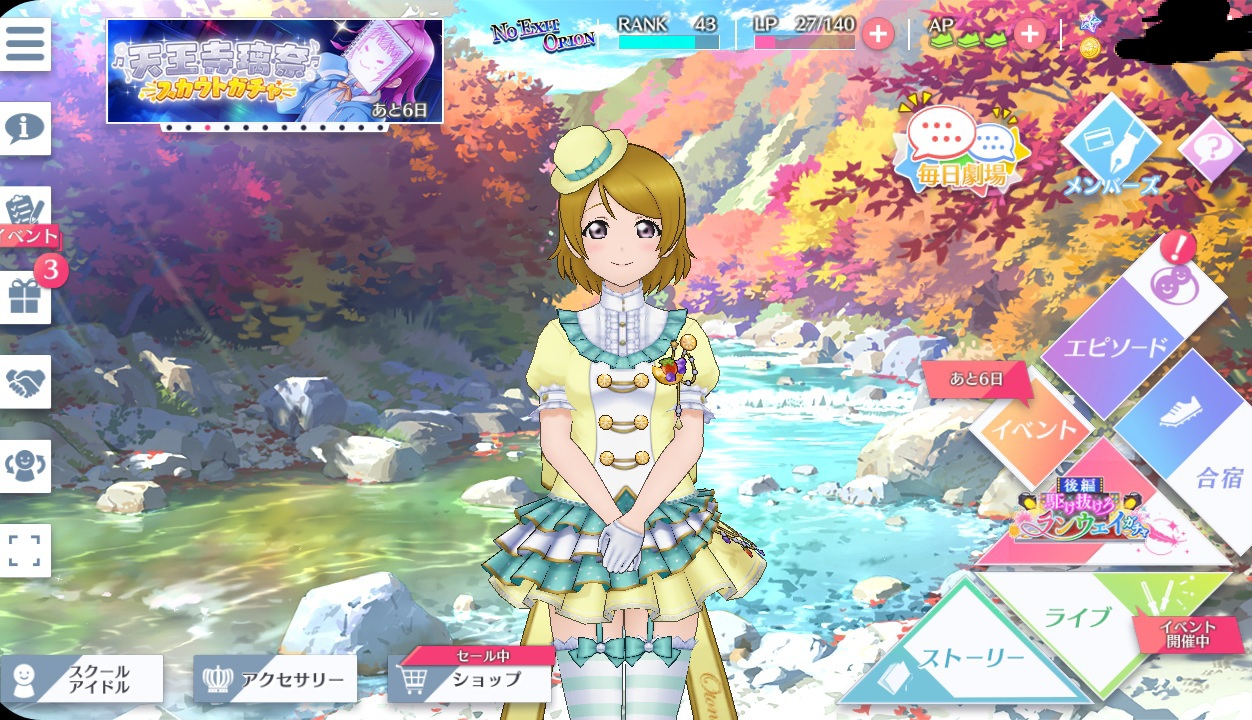Viewport: 1252px width, 720px height.
Task: Refill AP with the plus button
Action: tap(1029, 34)
